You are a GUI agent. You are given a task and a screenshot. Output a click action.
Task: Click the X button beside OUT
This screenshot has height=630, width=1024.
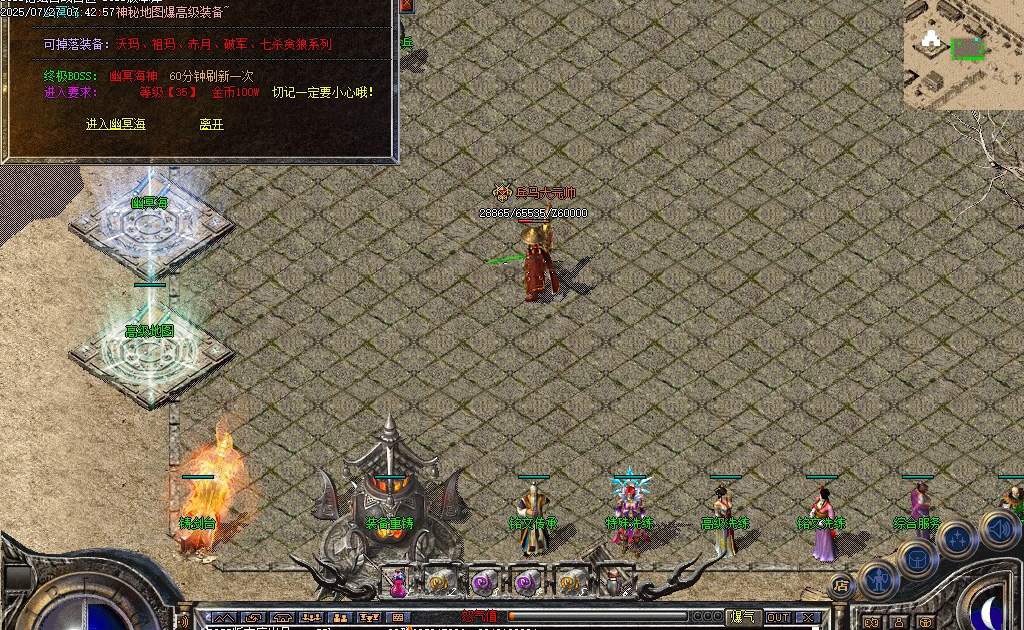[x=809, y=617]
